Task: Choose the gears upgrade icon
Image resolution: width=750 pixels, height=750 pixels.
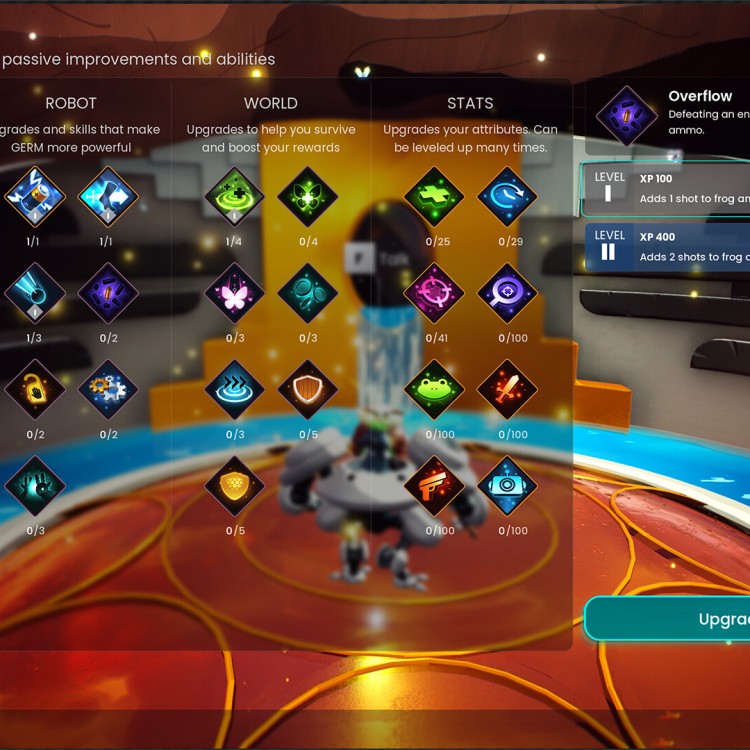Action: [108, 390]
